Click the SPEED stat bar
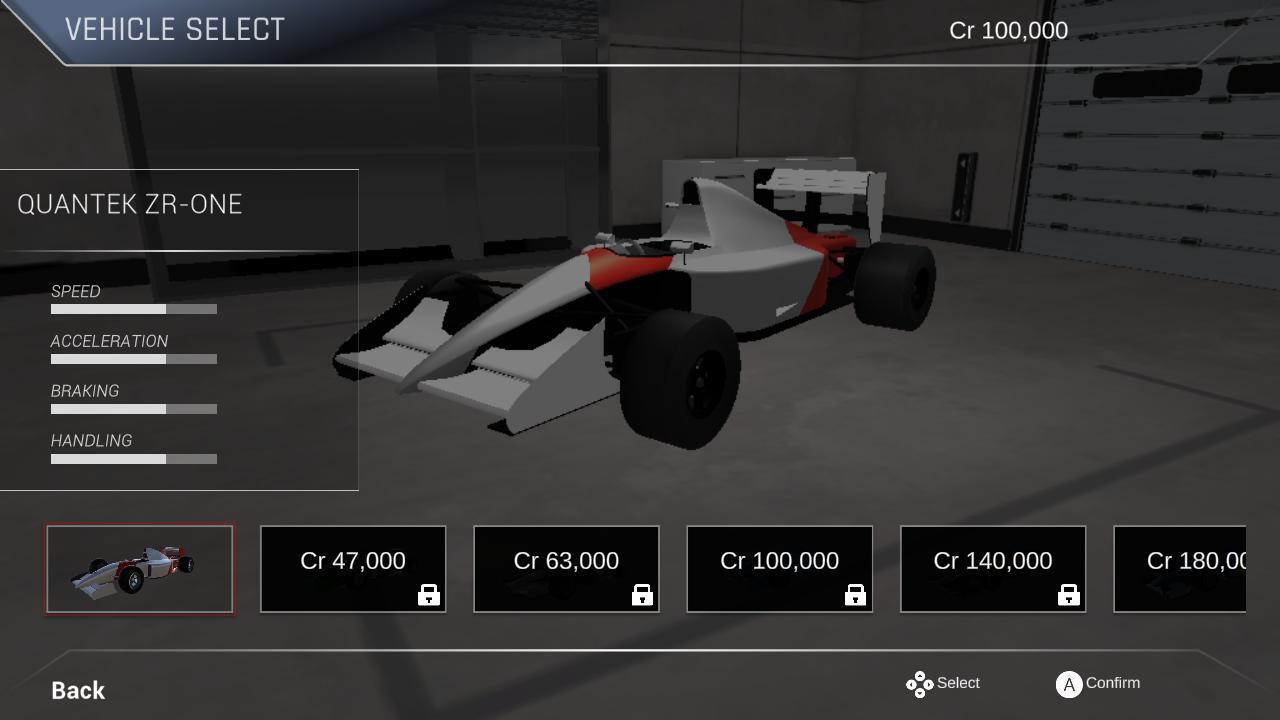Screen dimensions: 1280x720 (134, 309)
